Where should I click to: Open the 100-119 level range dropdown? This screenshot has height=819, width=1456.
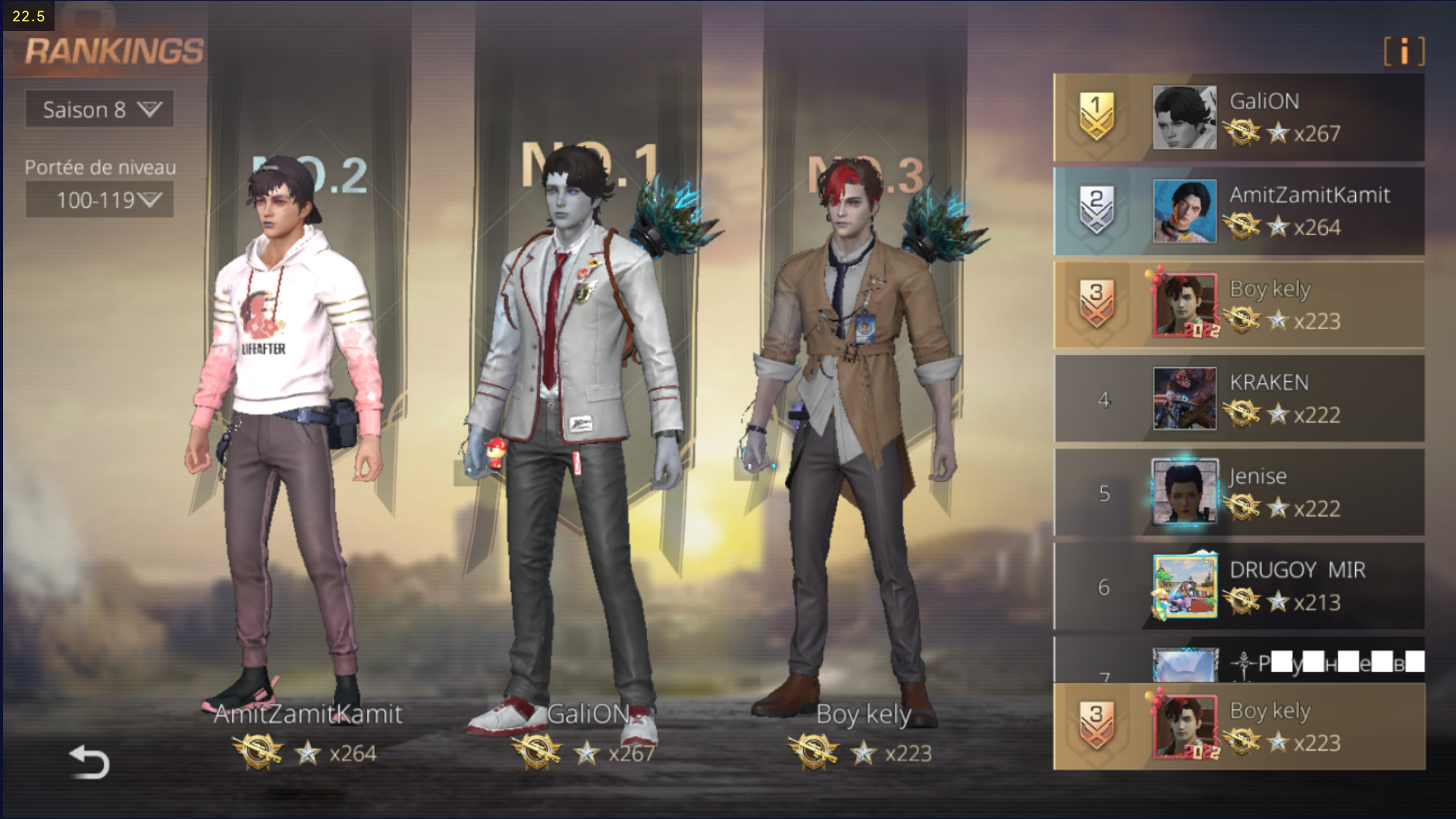99,200
